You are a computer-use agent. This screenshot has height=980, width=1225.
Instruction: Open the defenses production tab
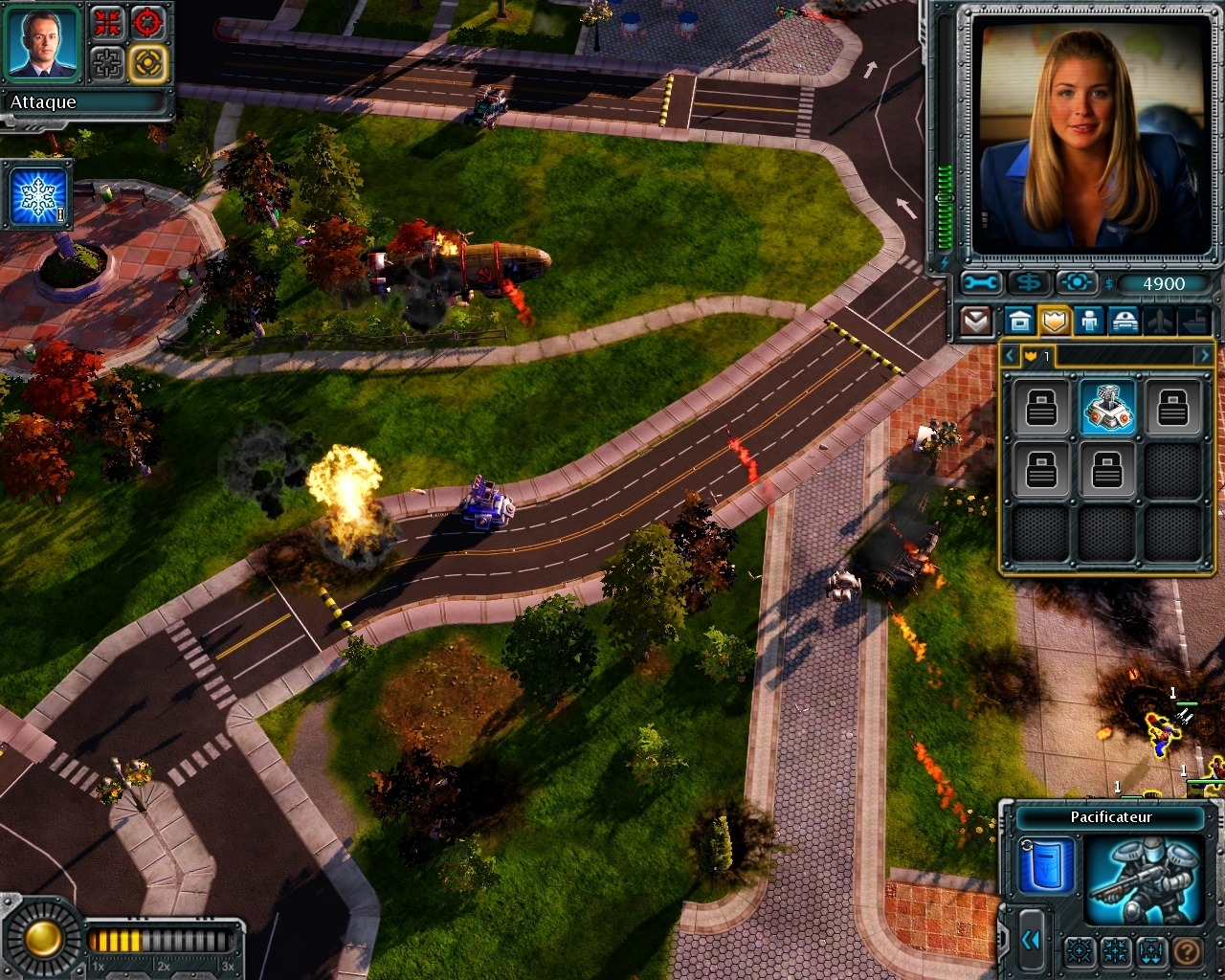pyautogui.click(x=1054, y=321)
